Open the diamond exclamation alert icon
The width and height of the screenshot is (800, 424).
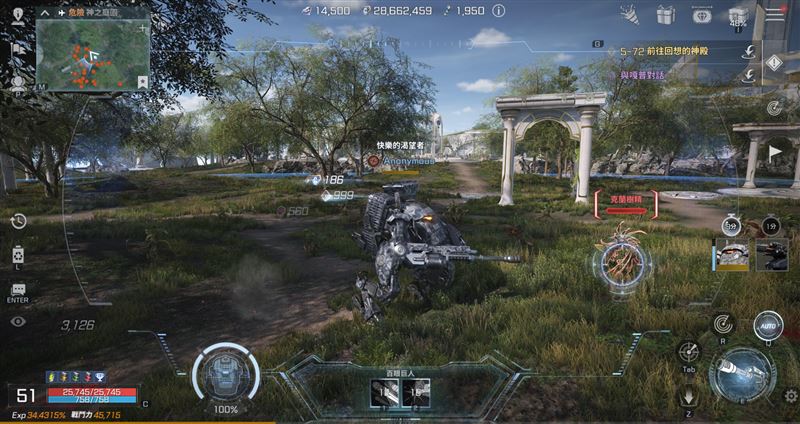774,63
